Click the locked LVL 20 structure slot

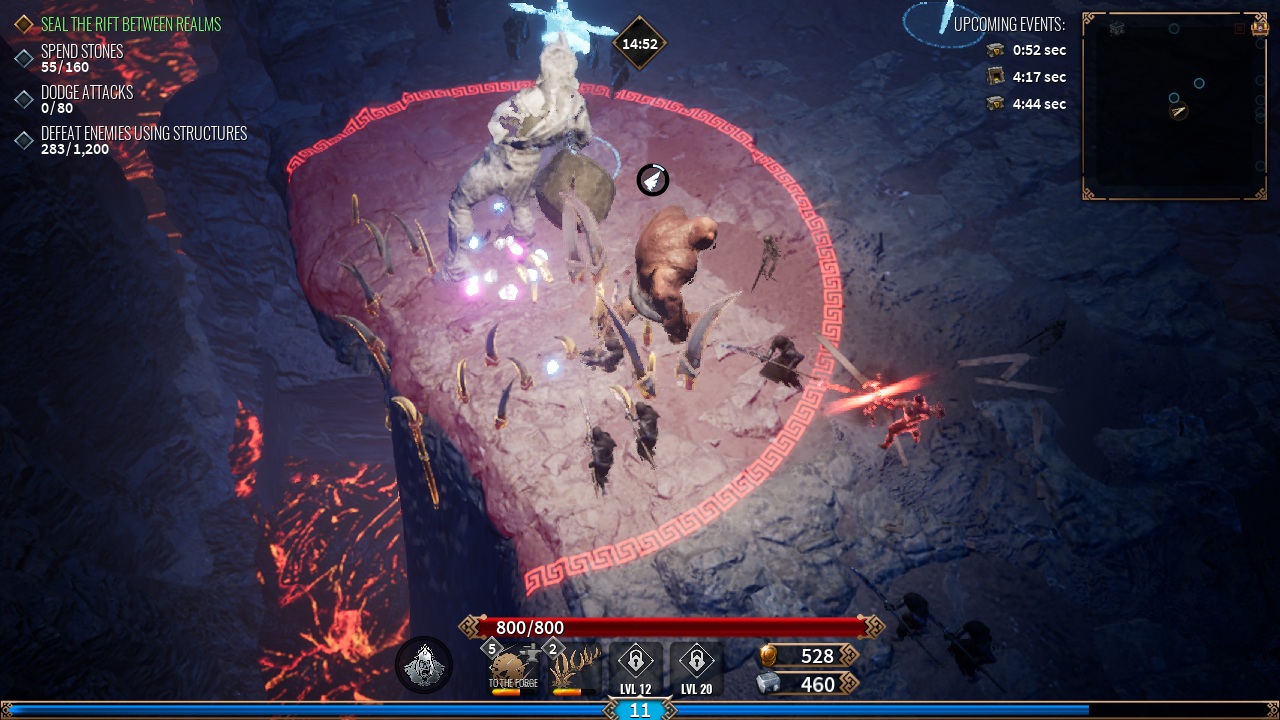click(x=697, y=663)
